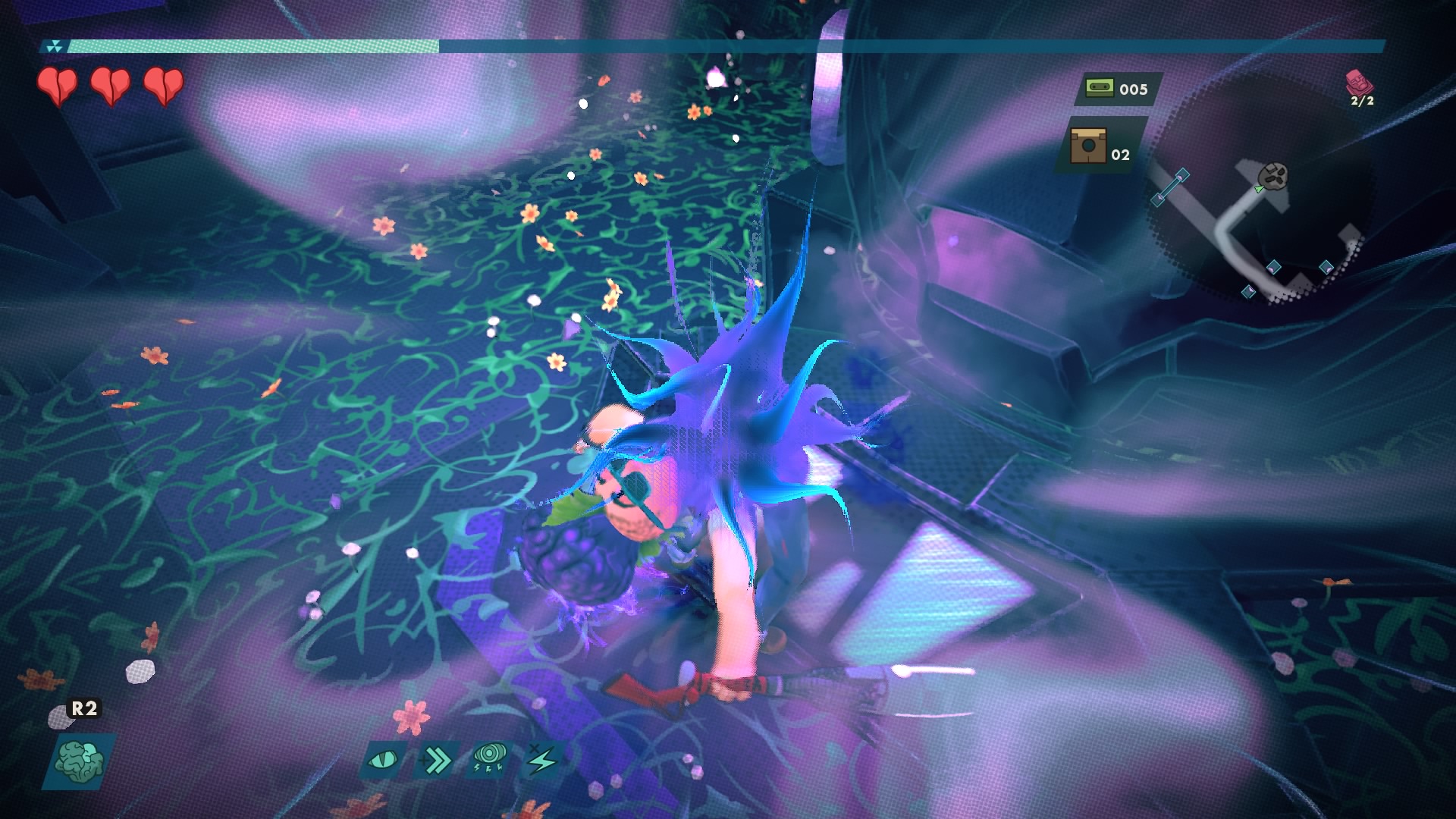Activate the brain mutation ability icon

click(x=80, y=761)
